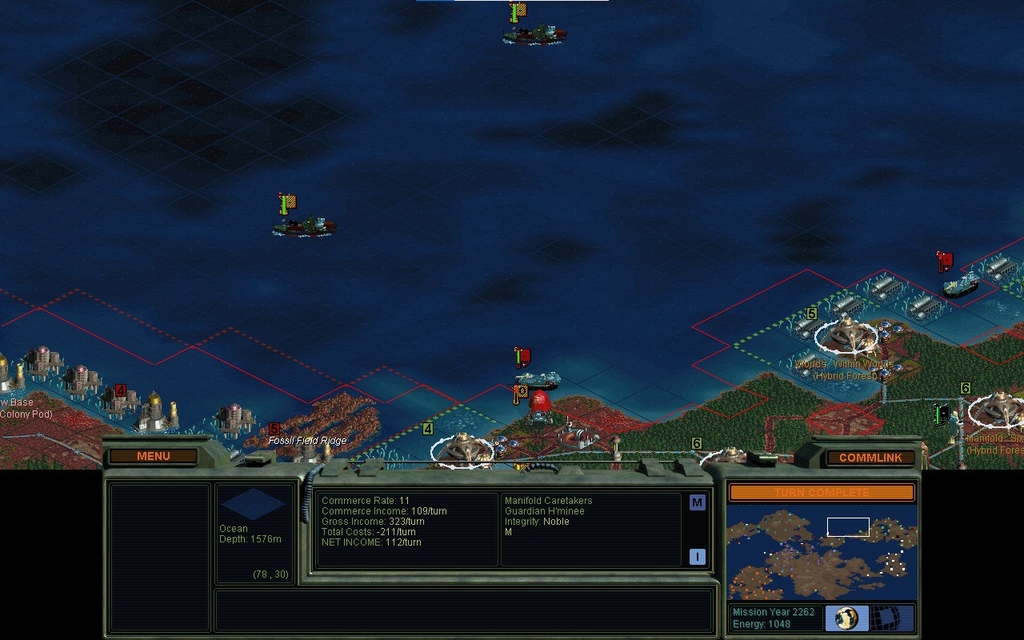Select the M button in the info panel

click(697, 502)
